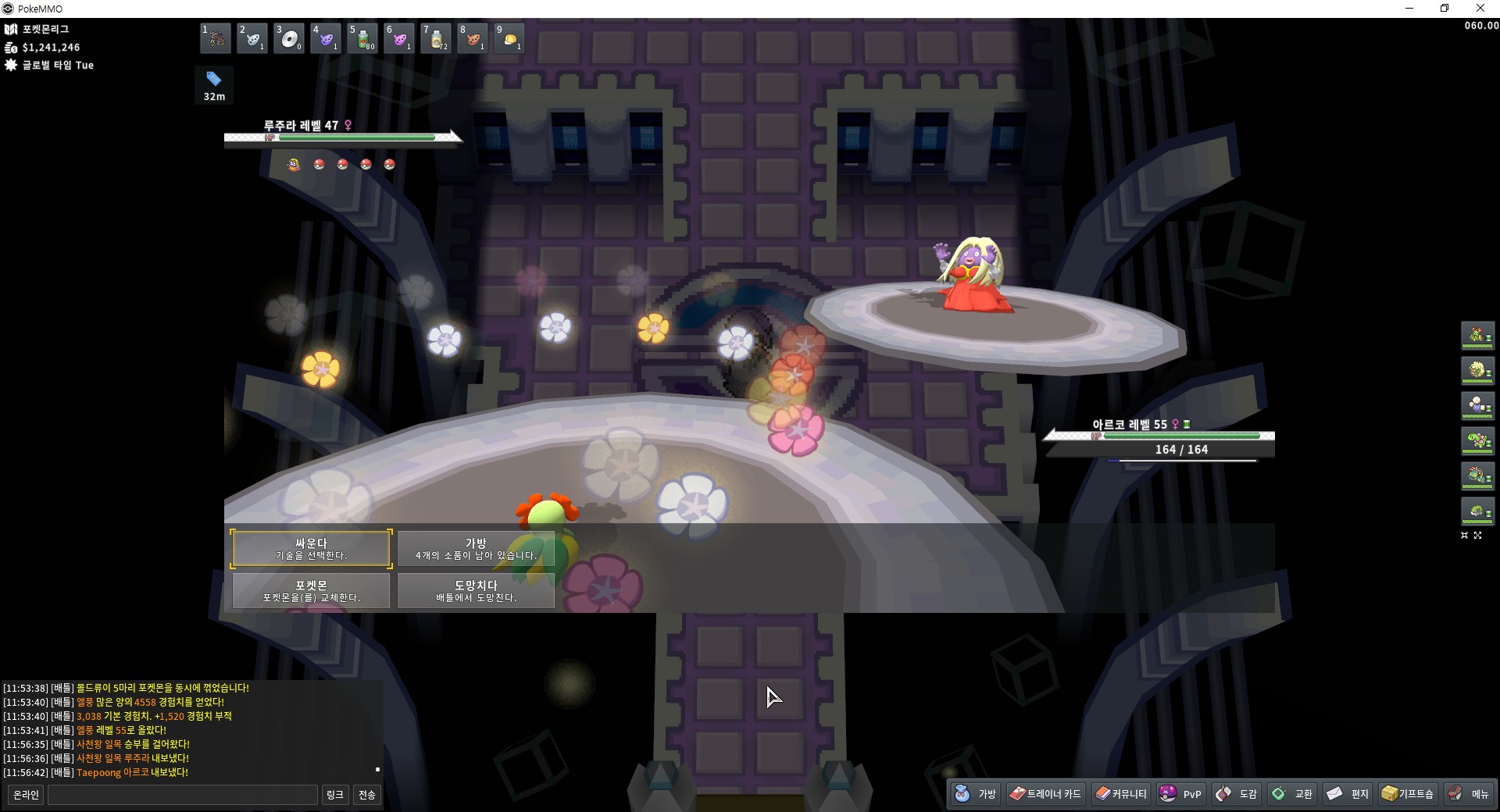Send the chat message with 전송
The height and width of the screenshot is (812, 1500).
pyautogui.click(x=366, y=795)
